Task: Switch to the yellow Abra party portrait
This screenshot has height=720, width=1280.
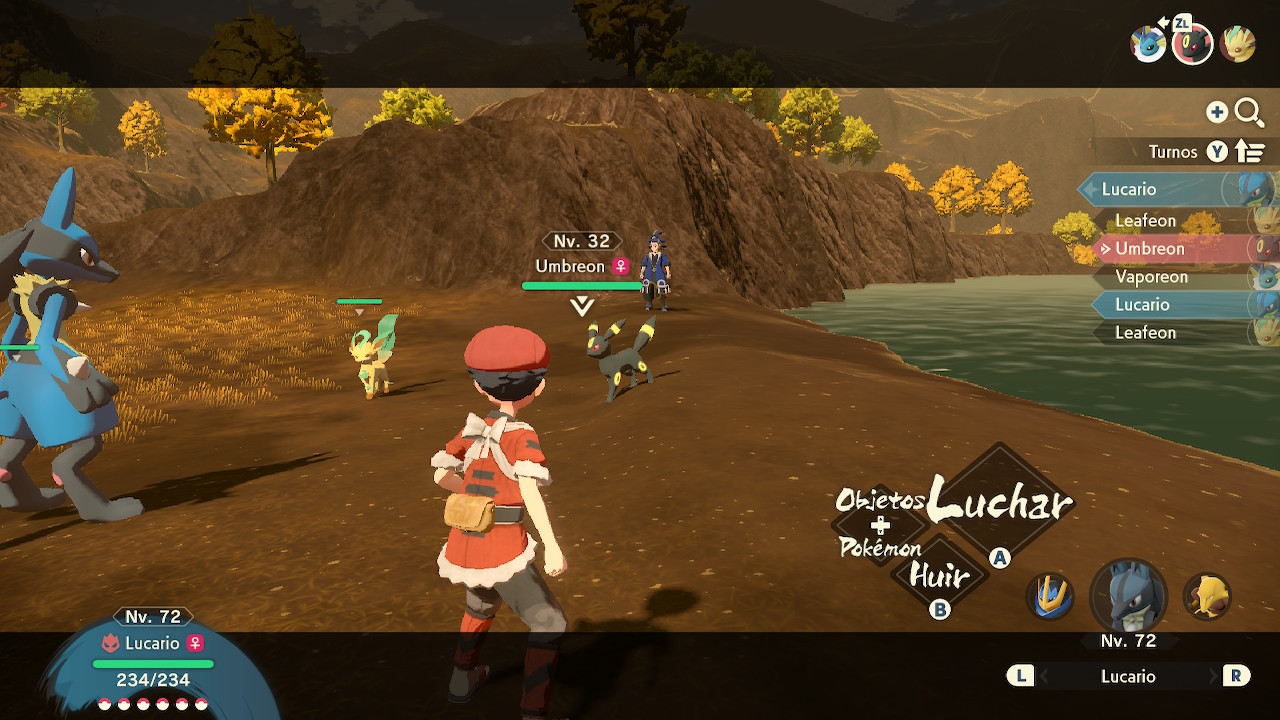Action: coord(1207,596)
